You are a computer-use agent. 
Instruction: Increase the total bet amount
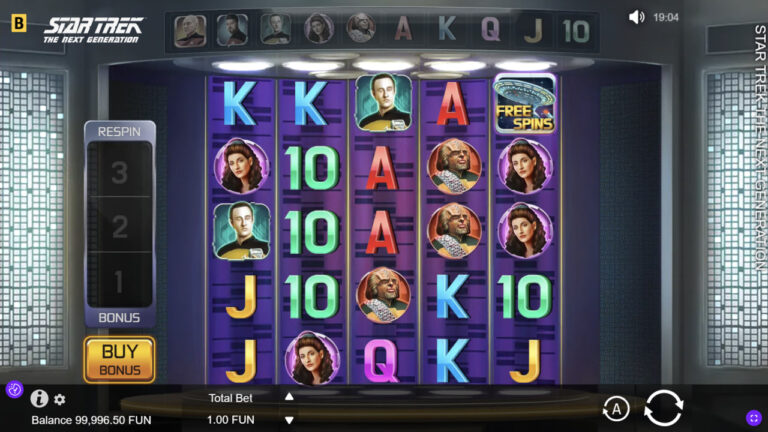click(289, 397)
